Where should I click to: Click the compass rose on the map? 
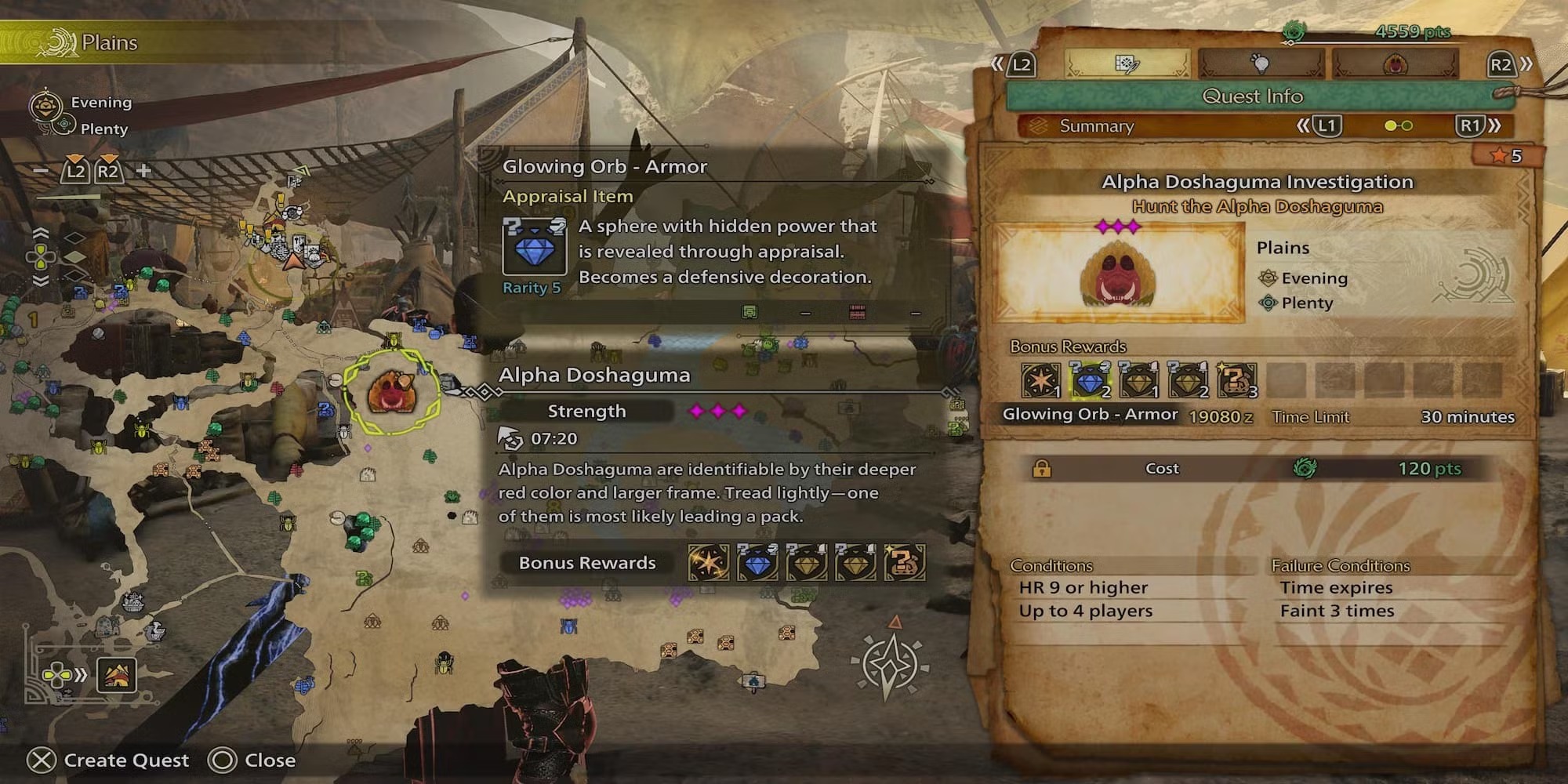click(891, 665)
